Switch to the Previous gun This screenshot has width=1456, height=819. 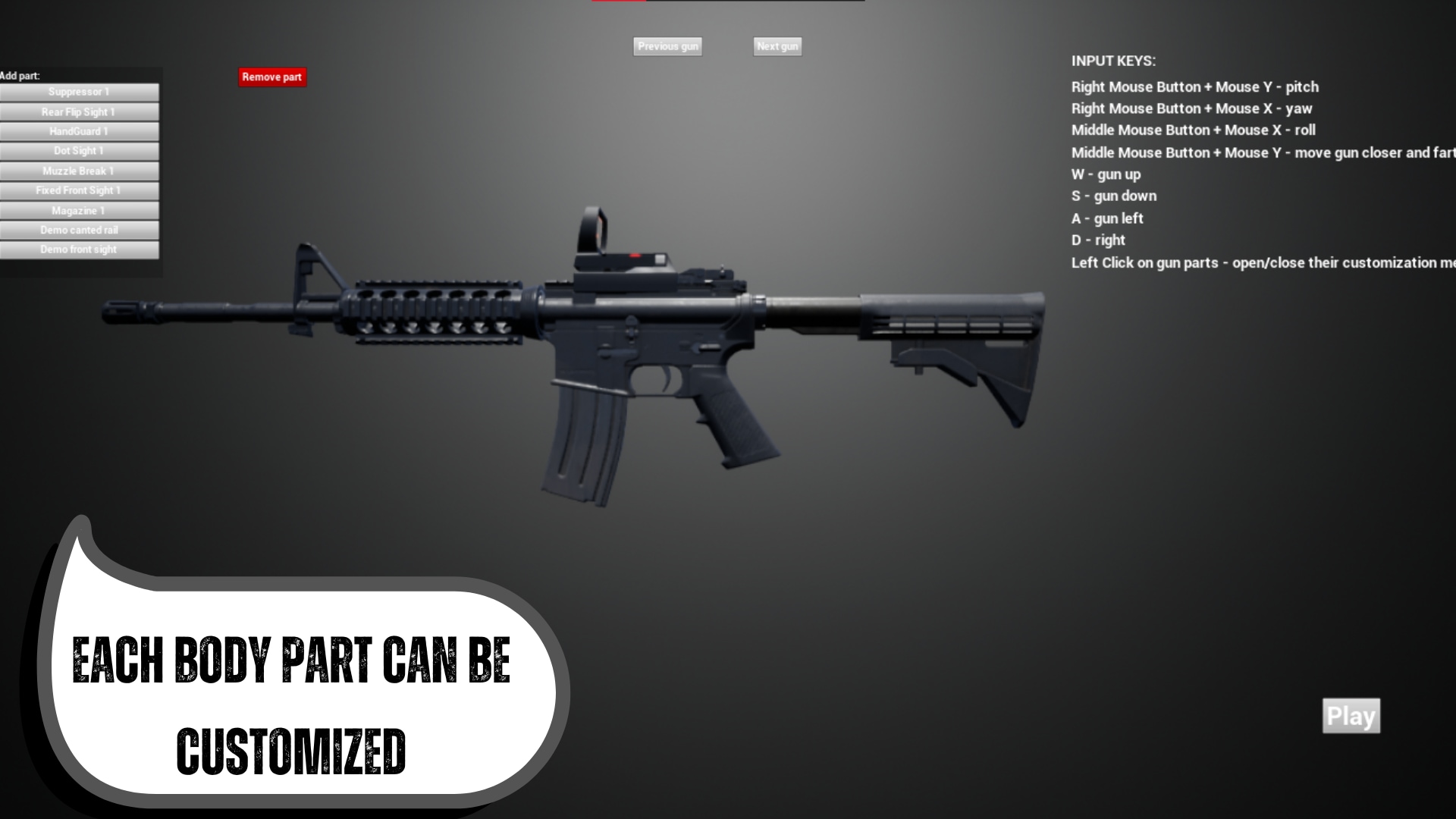point(667,46)
